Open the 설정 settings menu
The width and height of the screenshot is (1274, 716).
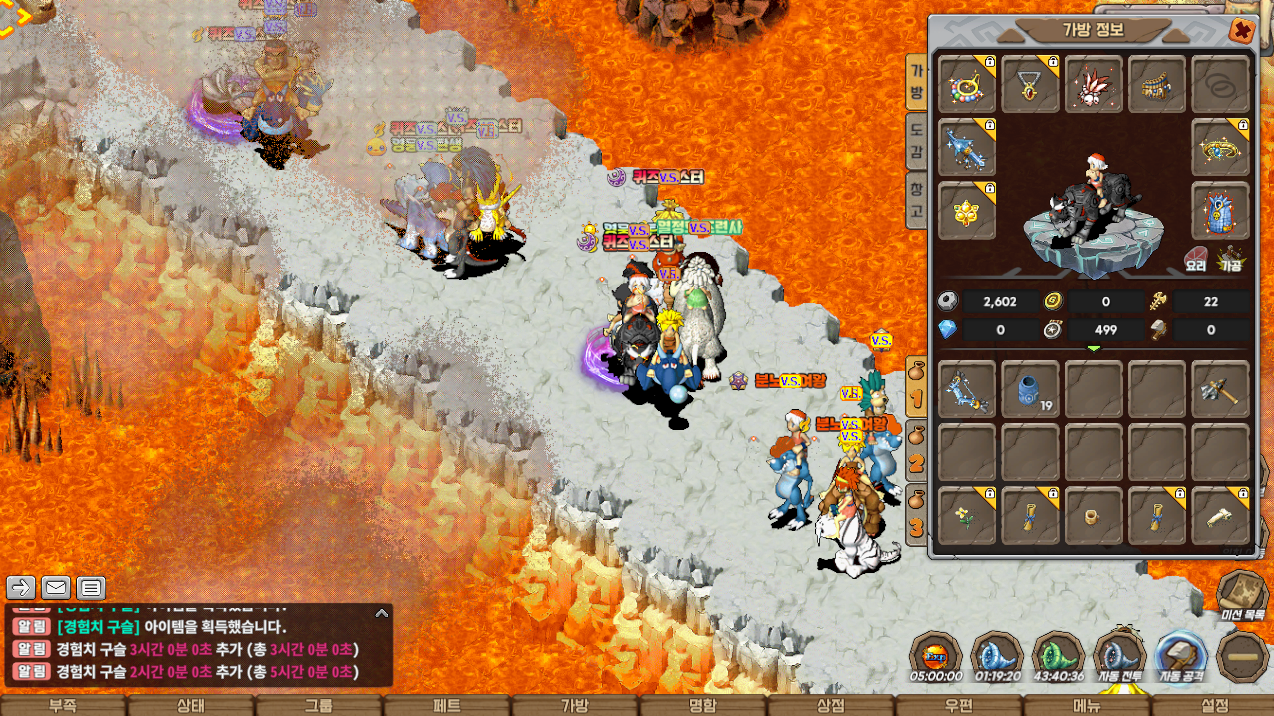(1214, 705)
